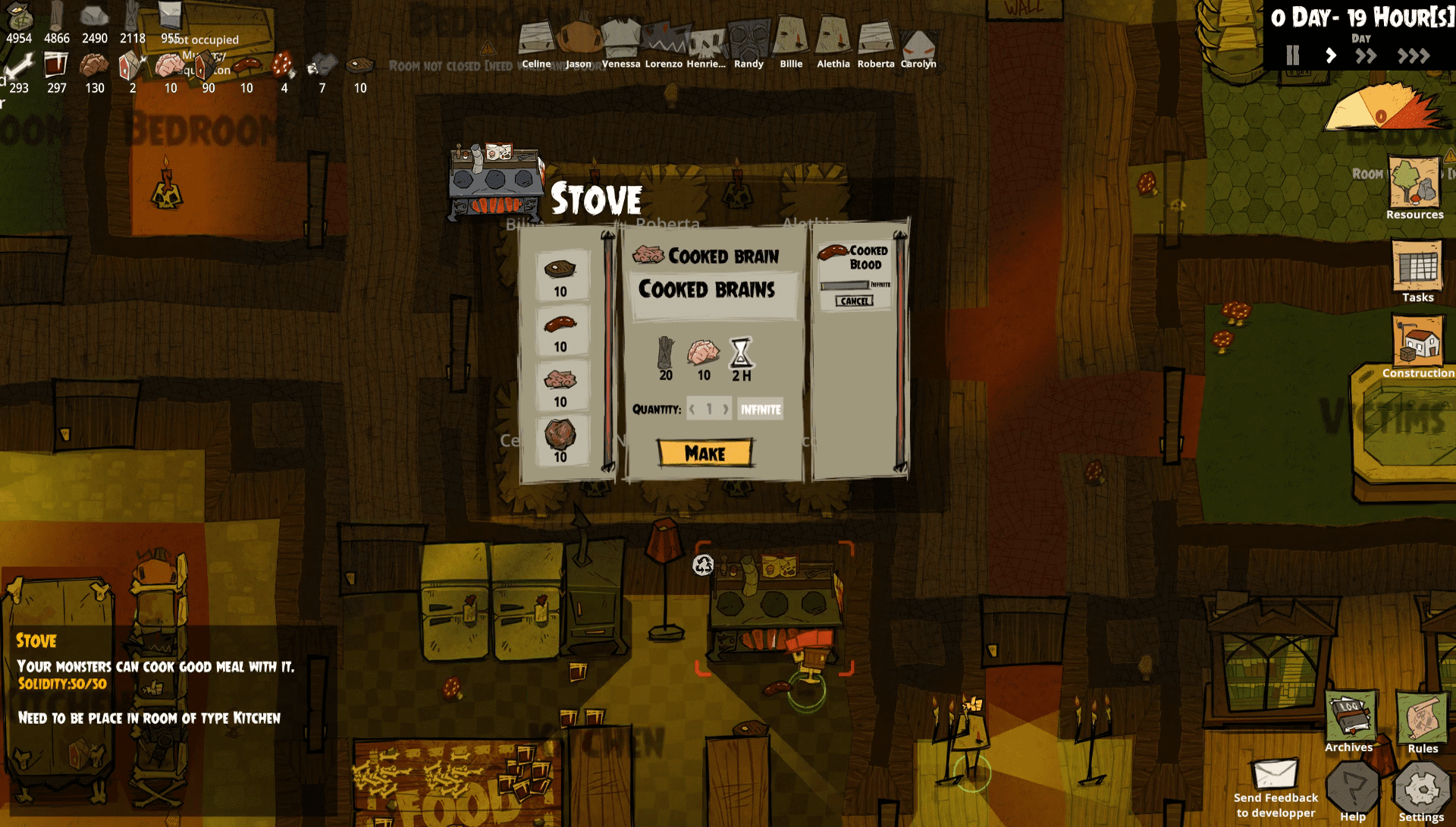This screenshot has width=1456, height=827.
Task: Open the Settings gear
Action: pyautogui.click(x=1421, y=793)
